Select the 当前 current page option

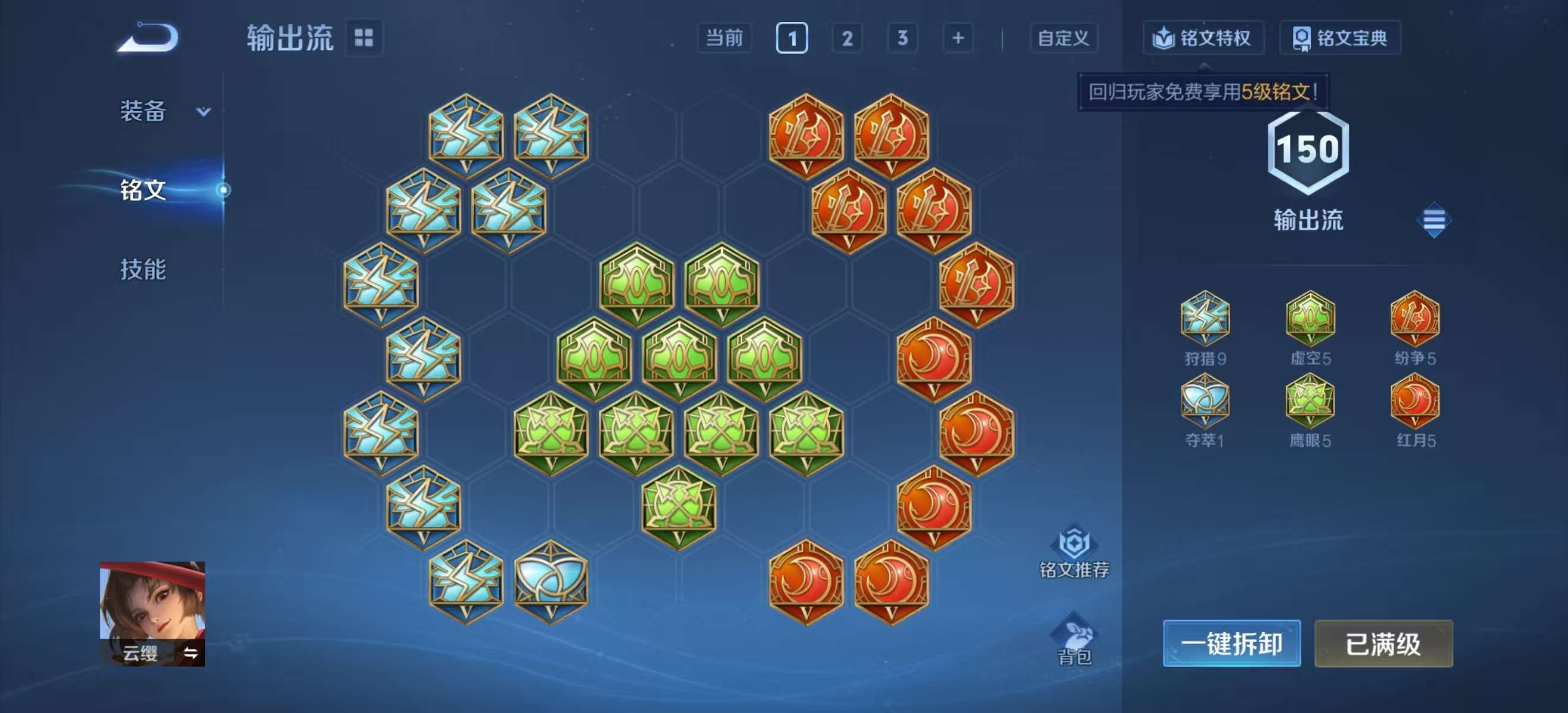point(725,38)
